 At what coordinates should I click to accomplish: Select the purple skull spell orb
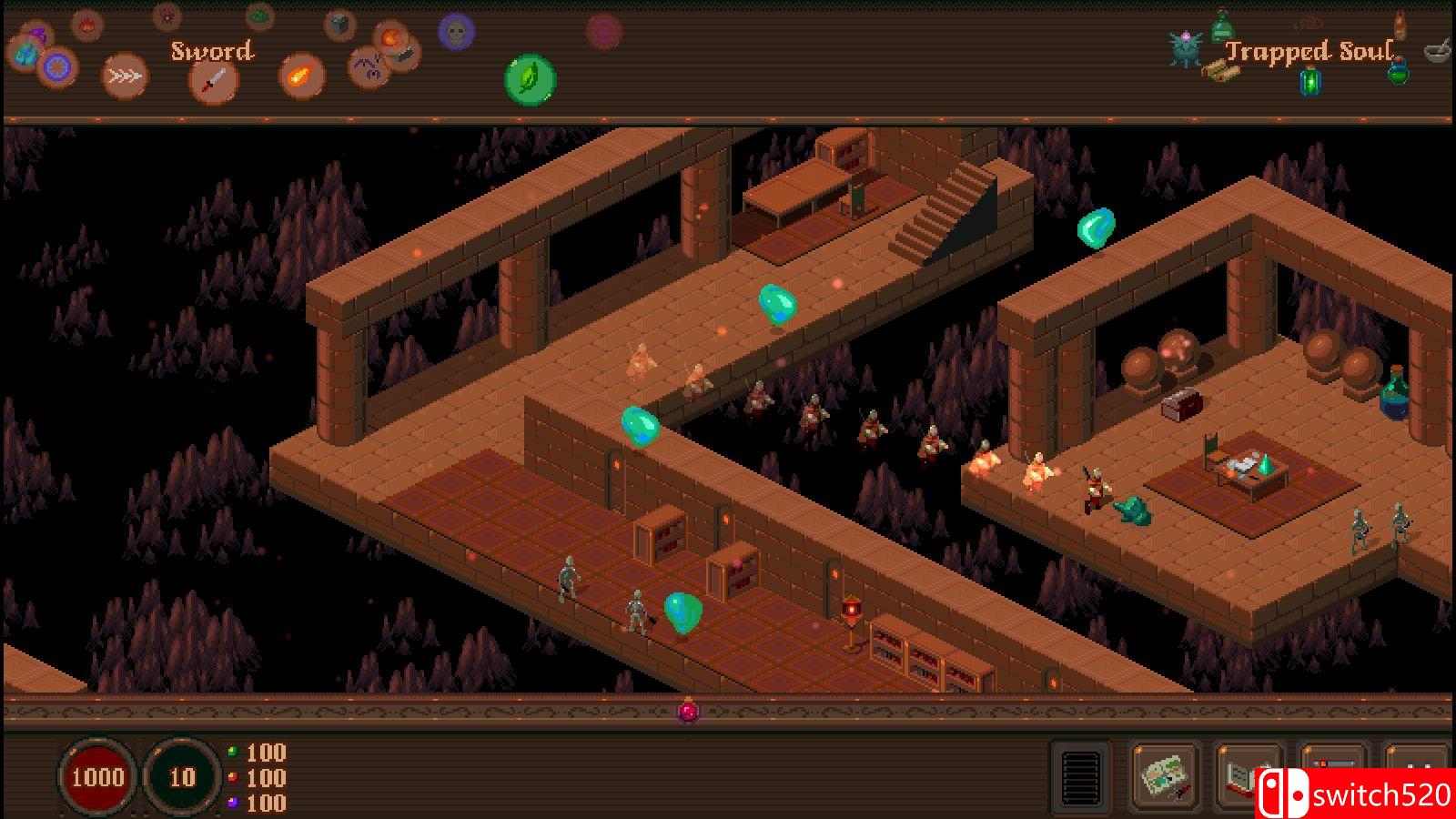point(455,33)
